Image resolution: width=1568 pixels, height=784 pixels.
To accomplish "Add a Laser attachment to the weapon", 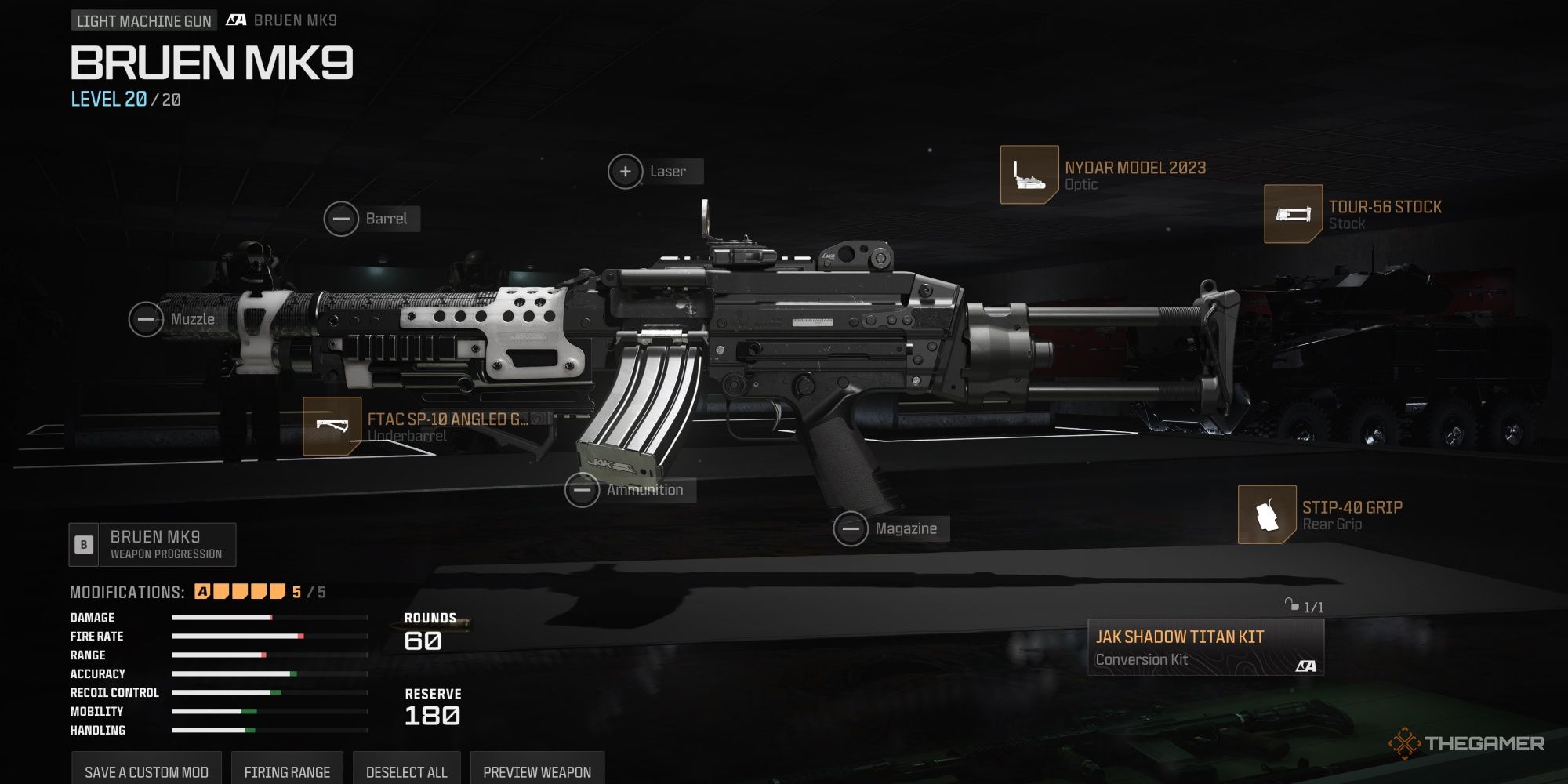I will [625, 170].
